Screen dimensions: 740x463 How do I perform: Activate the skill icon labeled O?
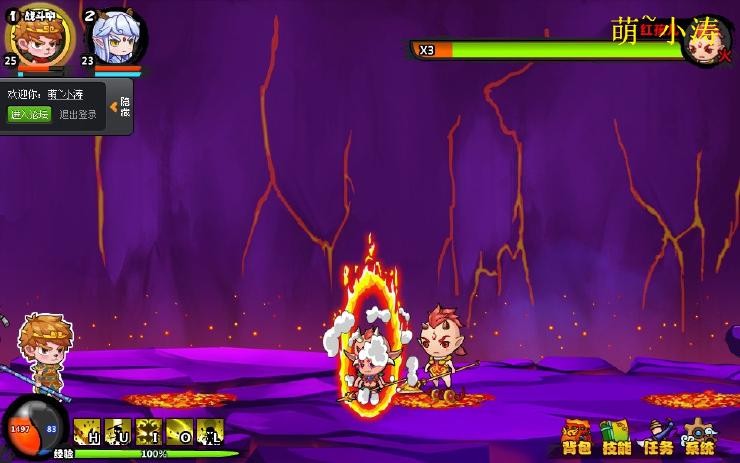click(x=180, y=432)
